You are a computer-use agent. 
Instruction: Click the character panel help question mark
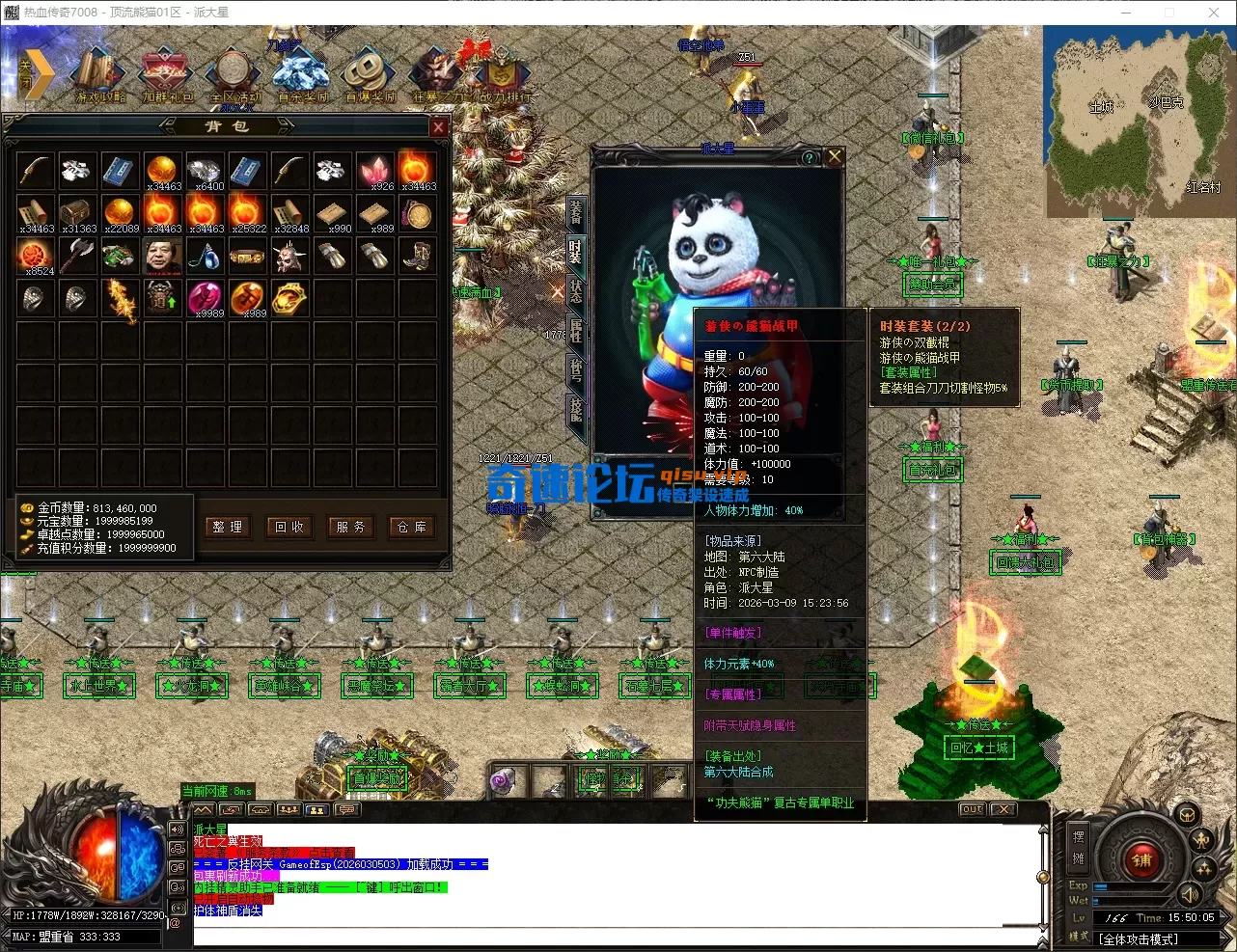(810, 158)
